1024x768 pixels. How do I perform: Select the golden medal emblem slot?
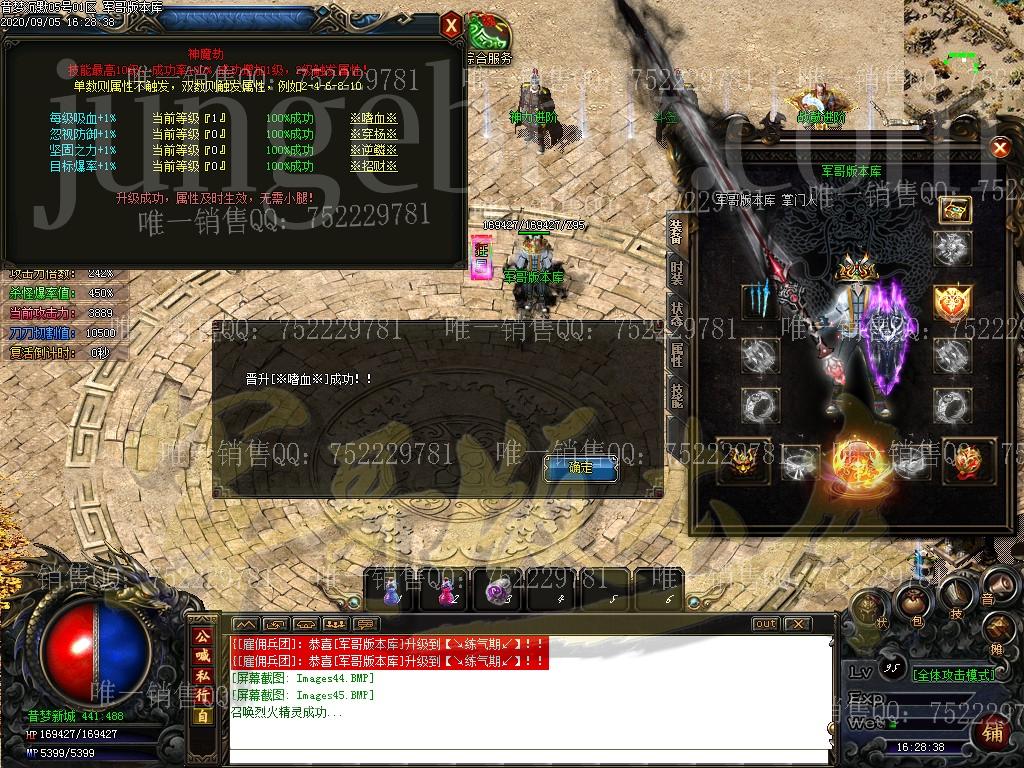(953, 301)
